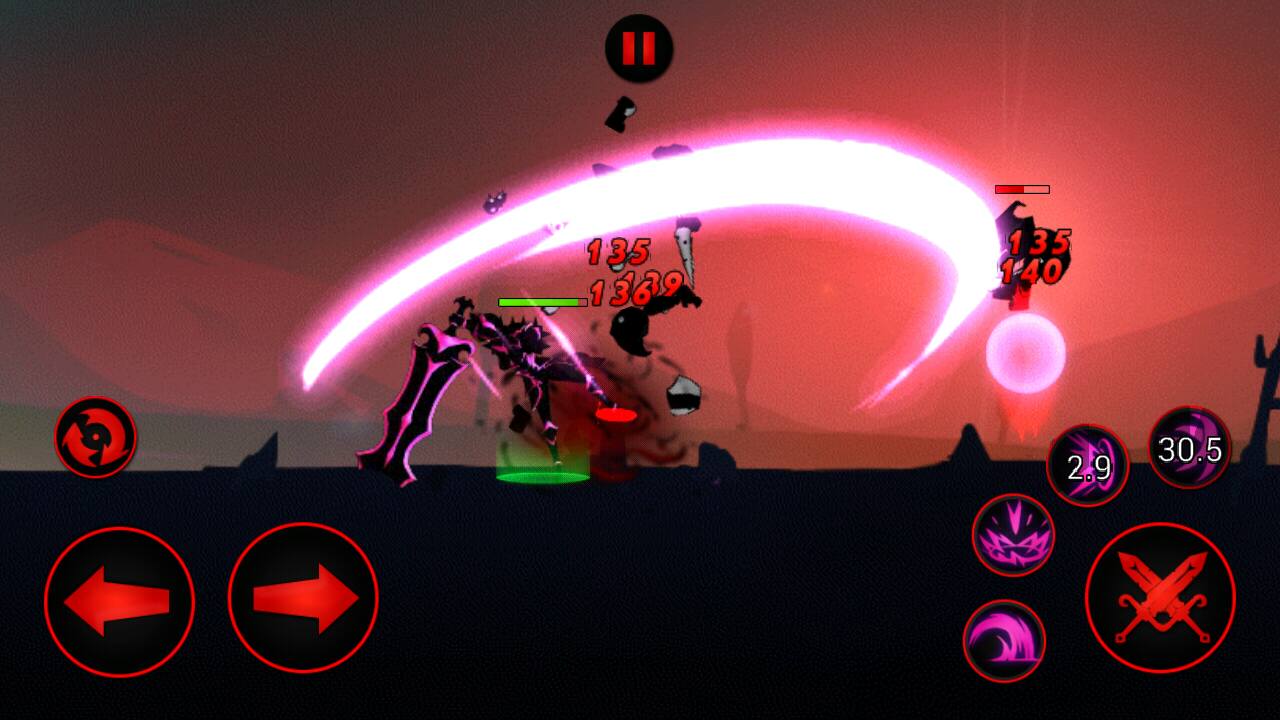The width and height of the screenshot is (1280, 720).
Task: Trigger the pink wave dash skill
Action: (1004, 641)
